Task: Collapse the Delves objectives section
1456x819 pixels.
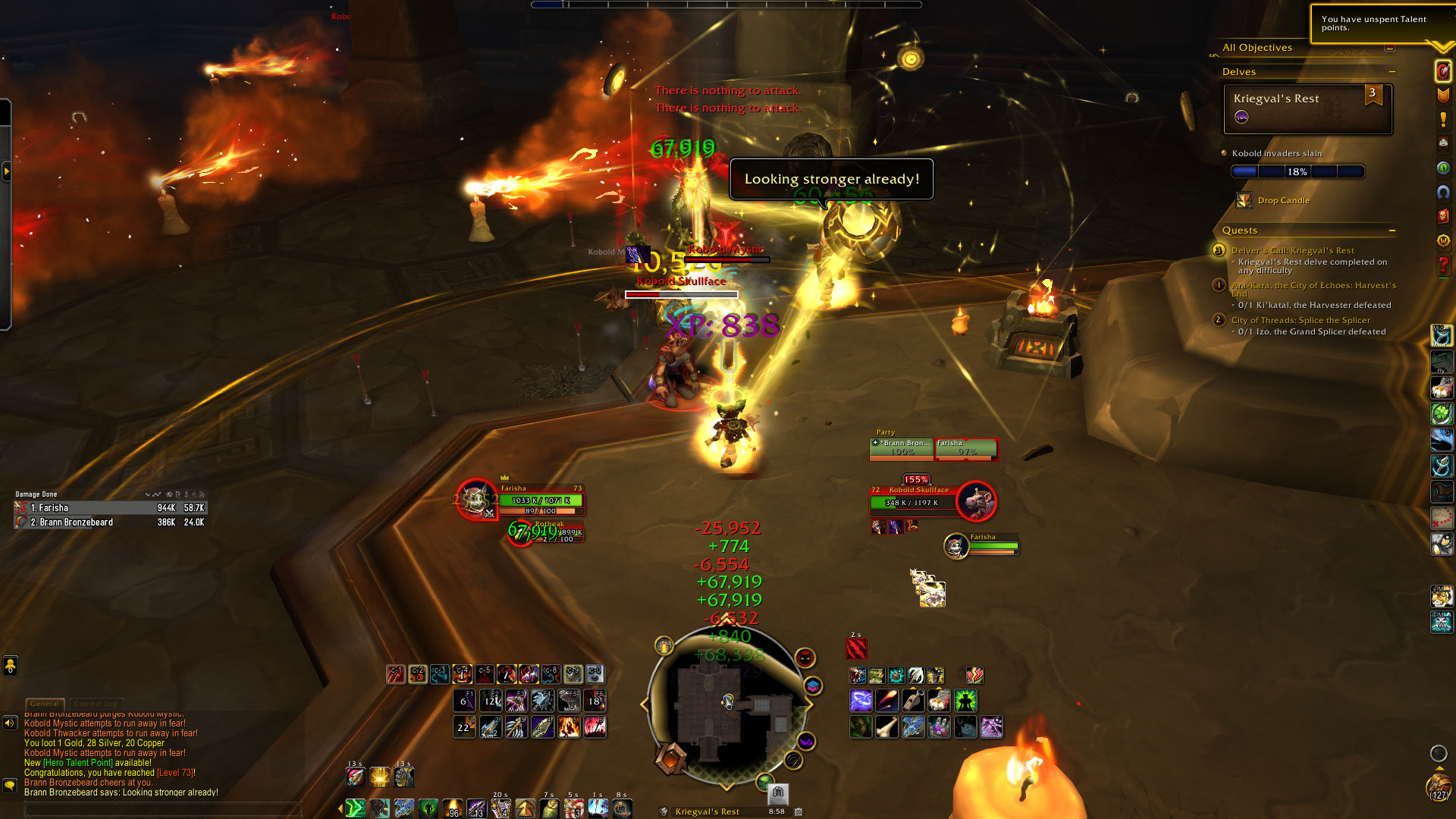Action: click(x=1392, y=72)
